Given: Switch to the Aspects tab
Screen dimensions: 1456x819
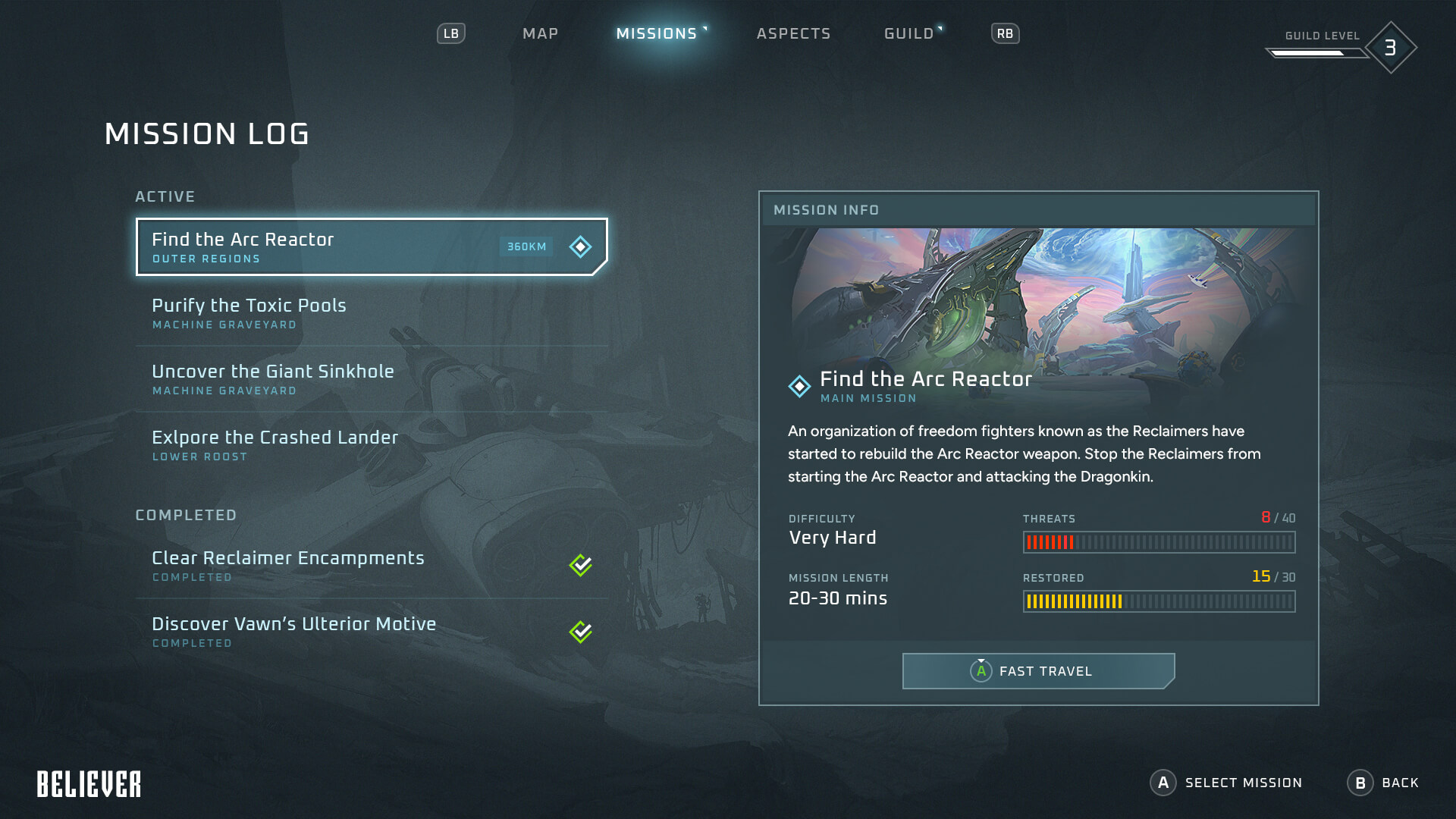Looking at the screenshot, I should [x=793, y=33].
